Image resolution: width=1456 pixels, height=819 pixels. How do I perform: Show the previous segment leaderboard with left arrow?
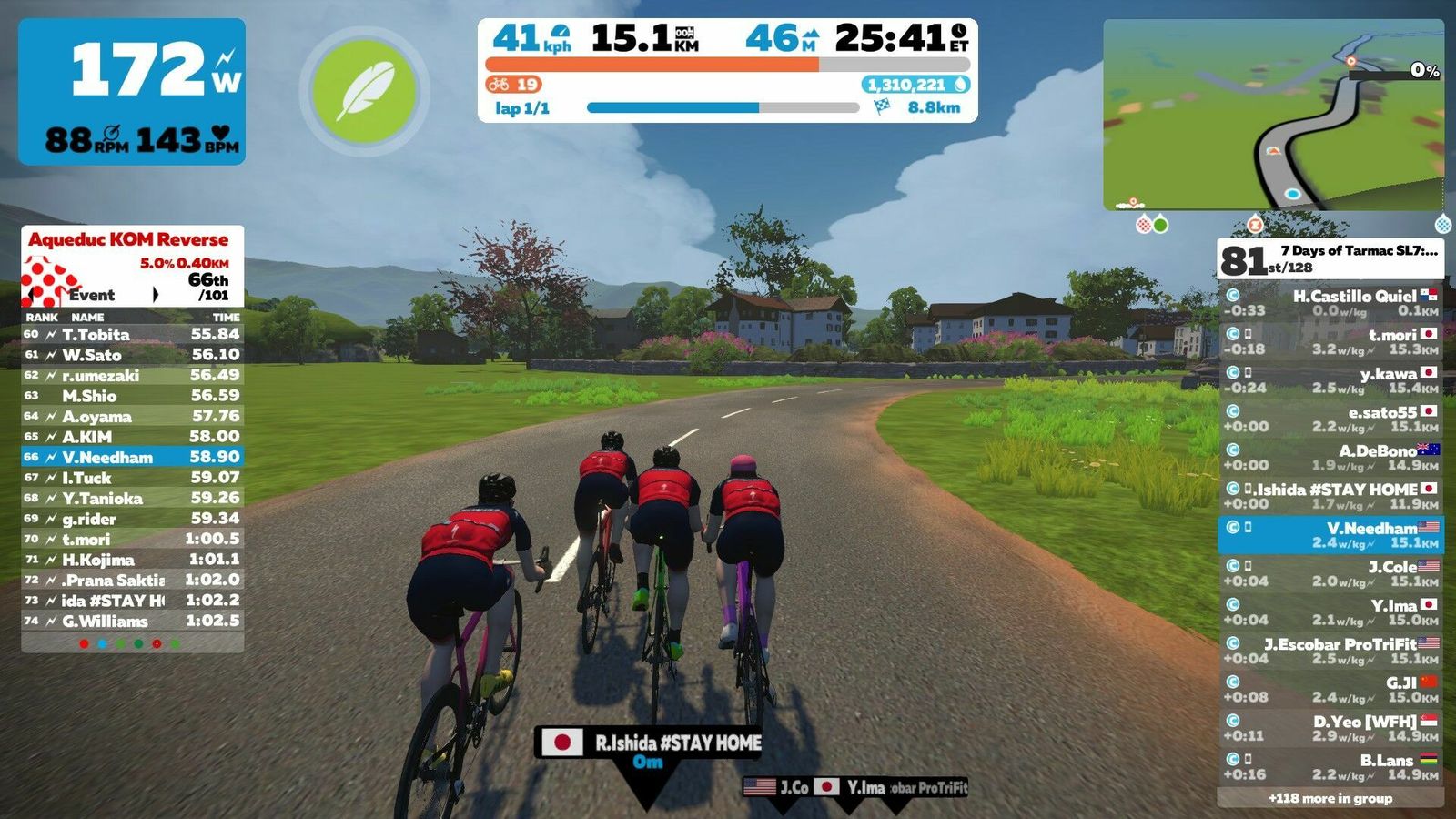click(35, 295)
